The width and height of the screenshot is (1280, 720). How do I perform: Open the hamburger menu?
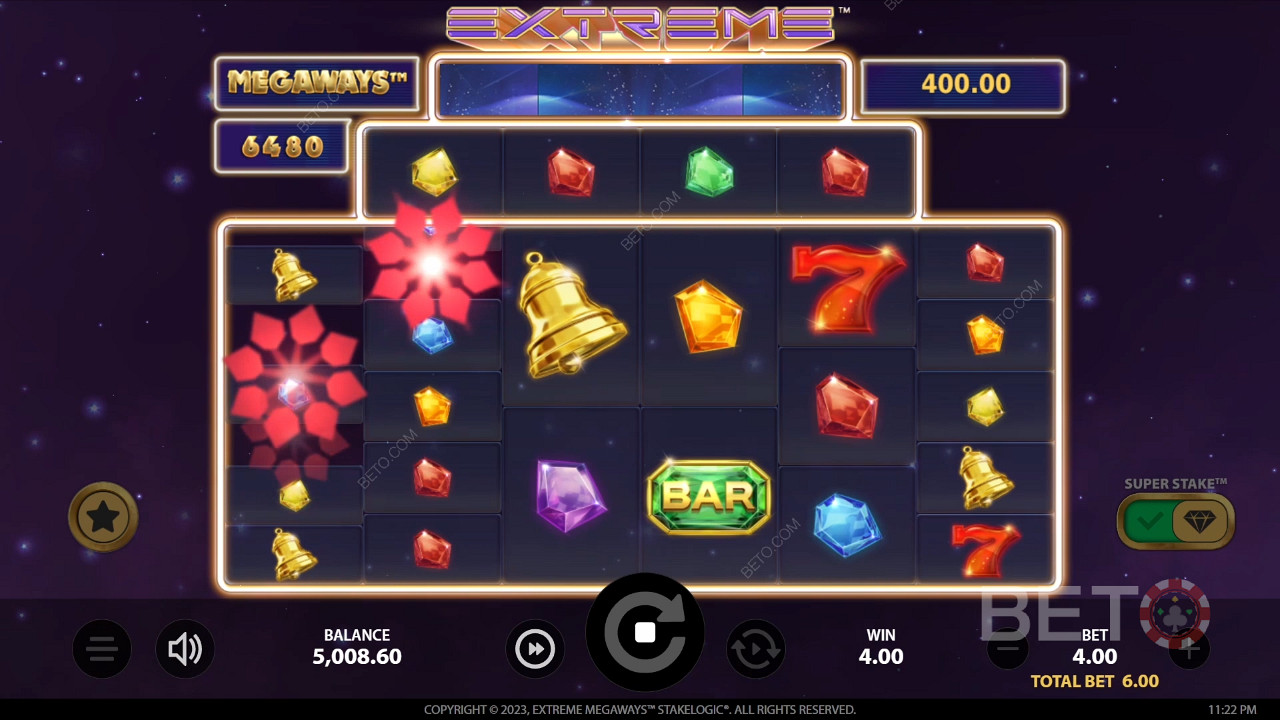tap(102, 650)
